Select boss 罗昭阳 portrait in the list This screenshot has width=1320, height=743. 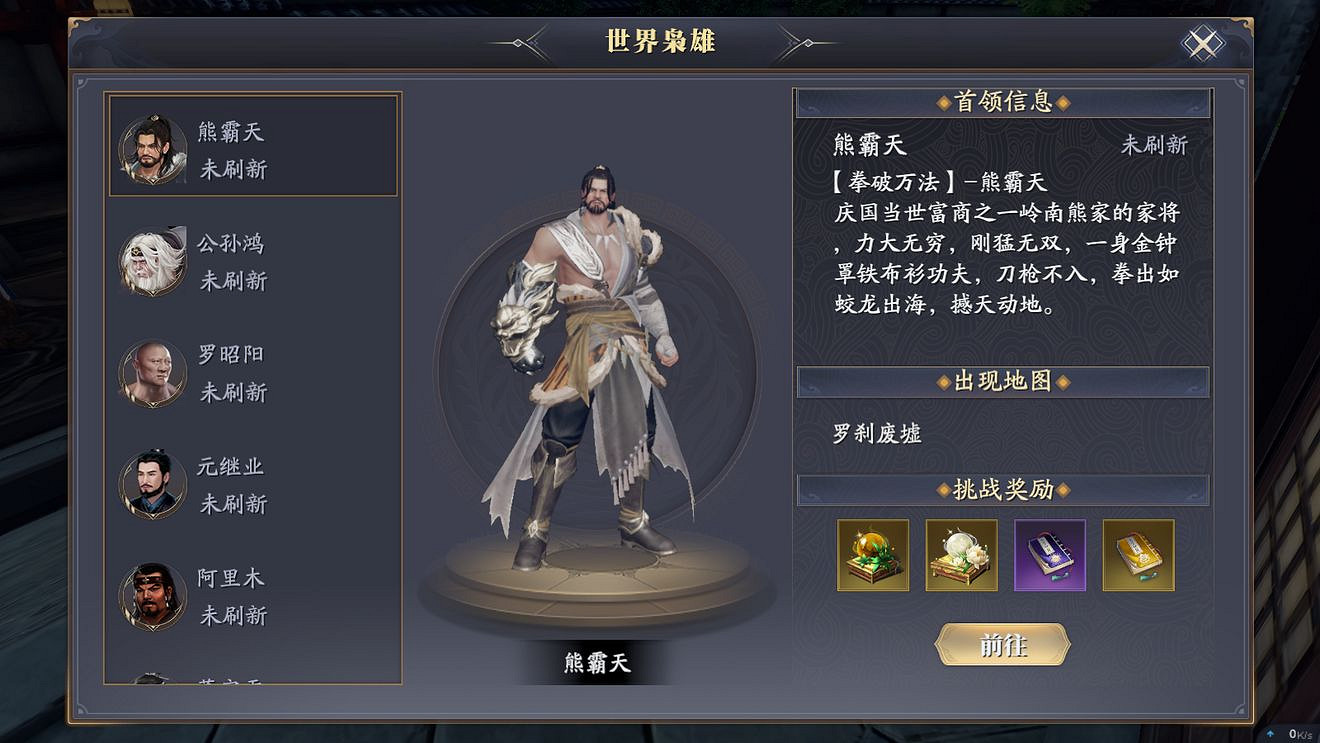coord(151,372)
